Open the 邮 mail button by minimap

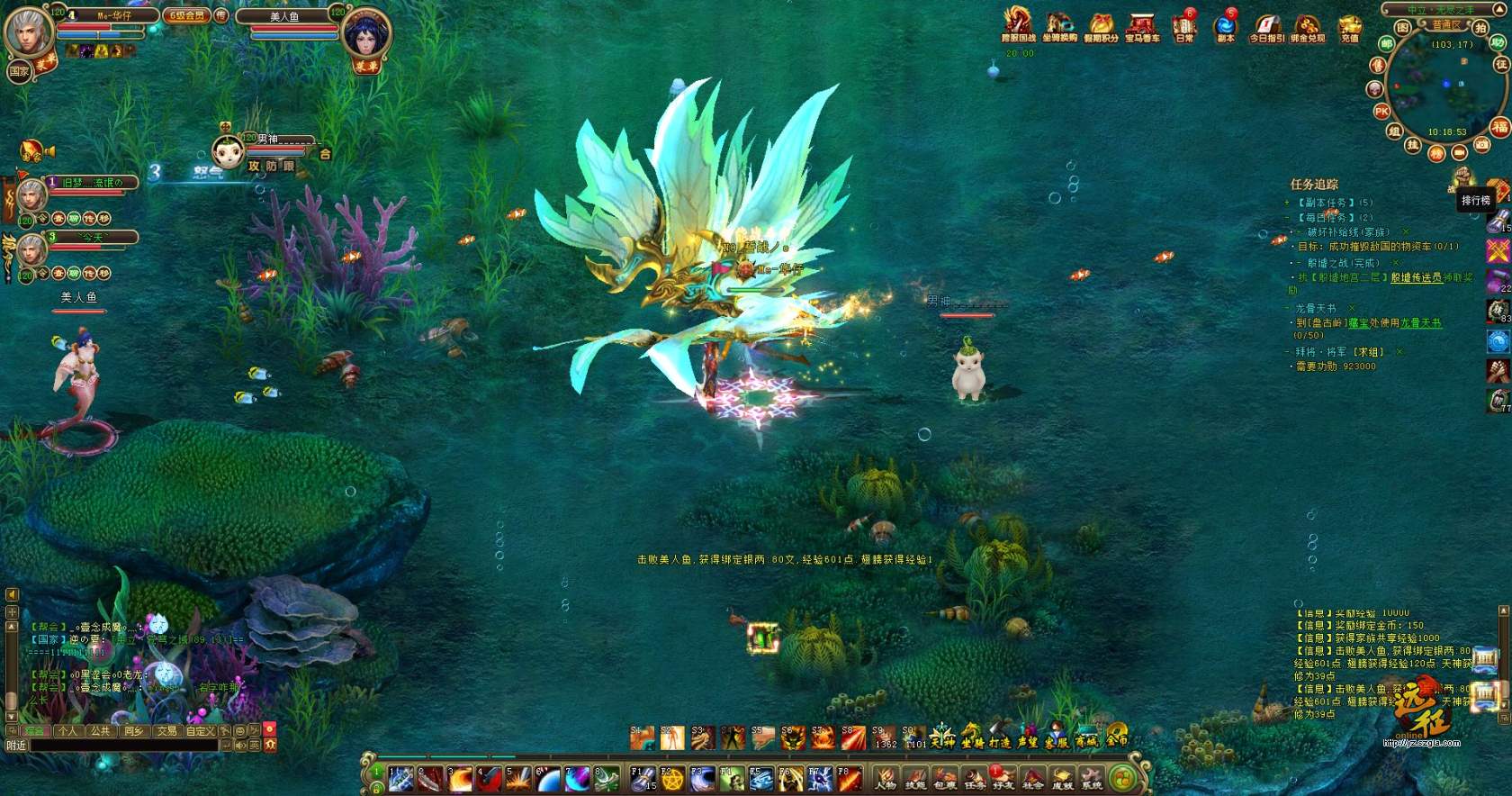coord(1388,44)
